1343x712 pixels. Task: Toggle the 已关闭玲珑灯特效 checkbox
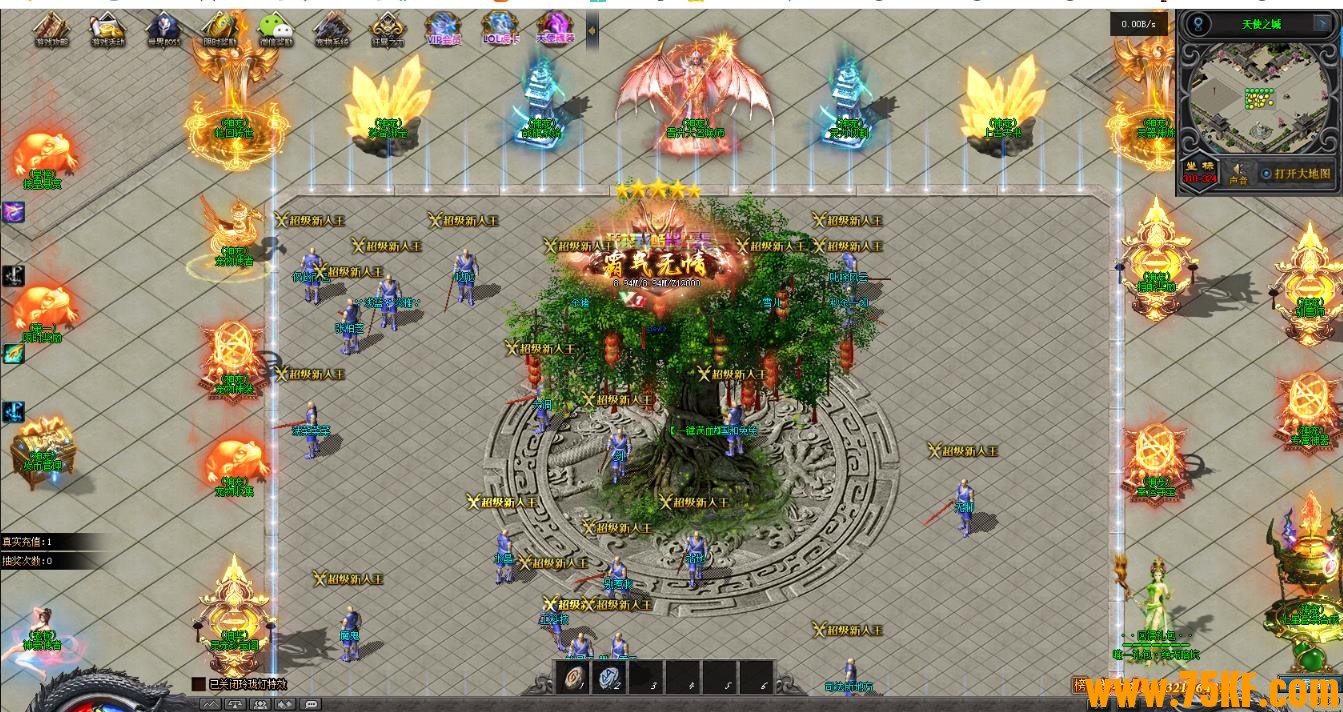(198, 685)
